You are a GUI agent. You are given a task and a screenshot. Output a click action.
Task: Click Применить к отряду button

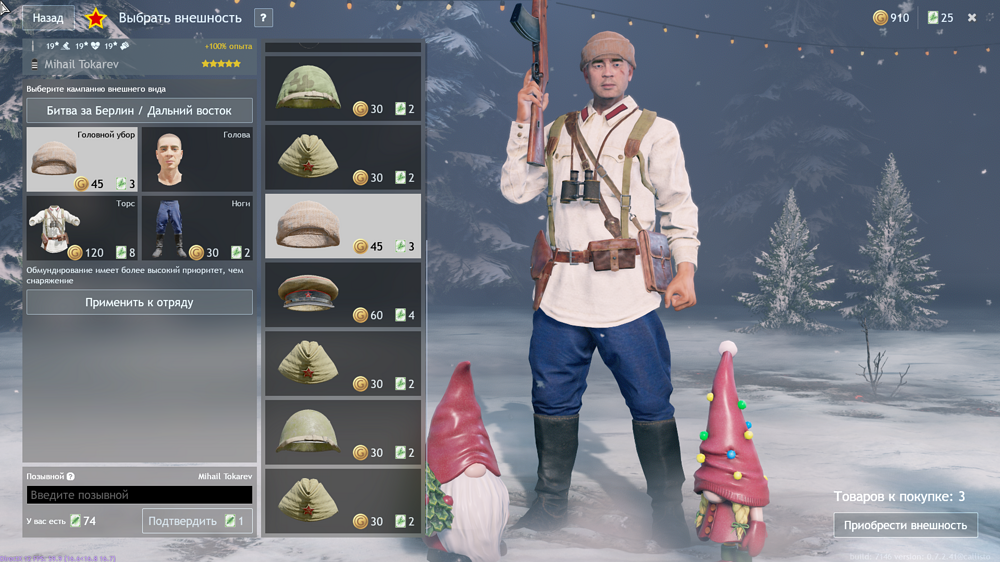(139, 302)
